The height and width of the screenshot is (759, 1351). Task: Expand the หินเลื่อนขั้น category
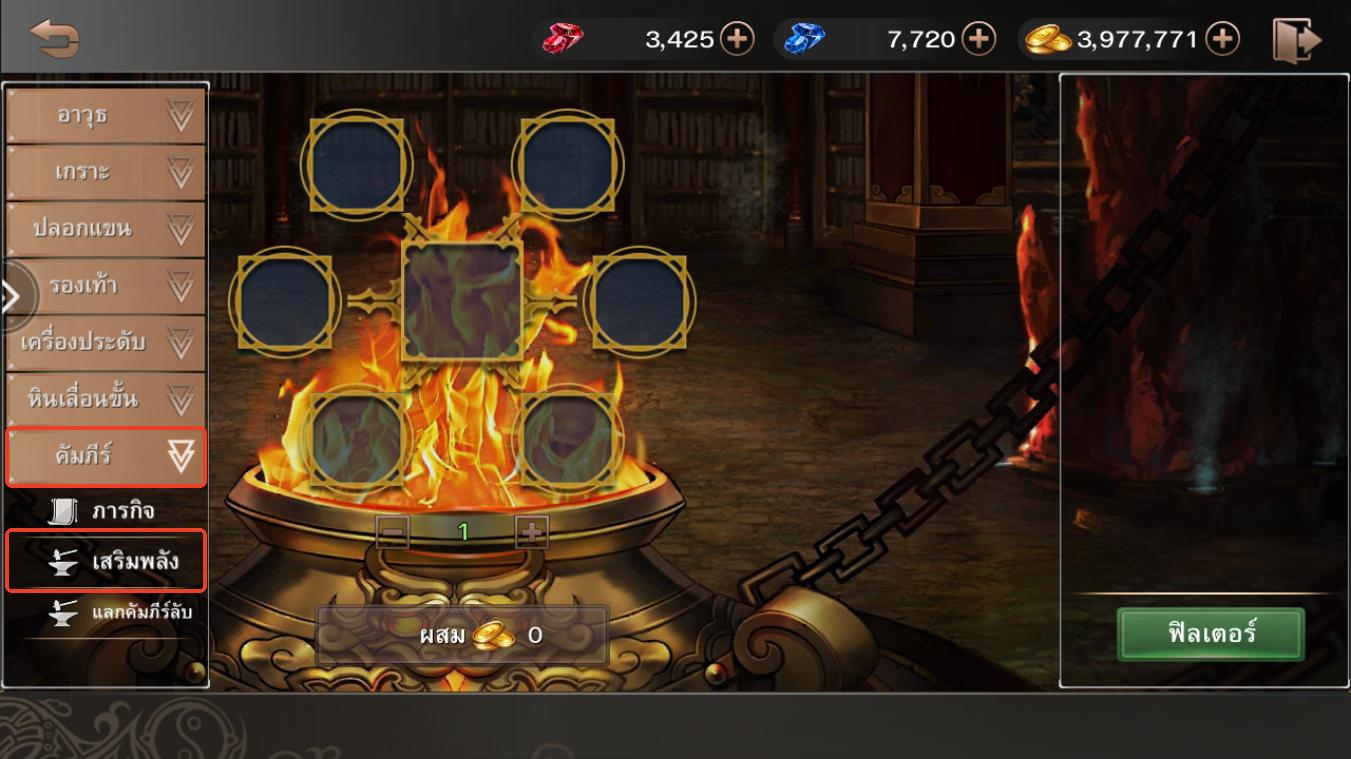pyautogui.click(x=106, y=400)
